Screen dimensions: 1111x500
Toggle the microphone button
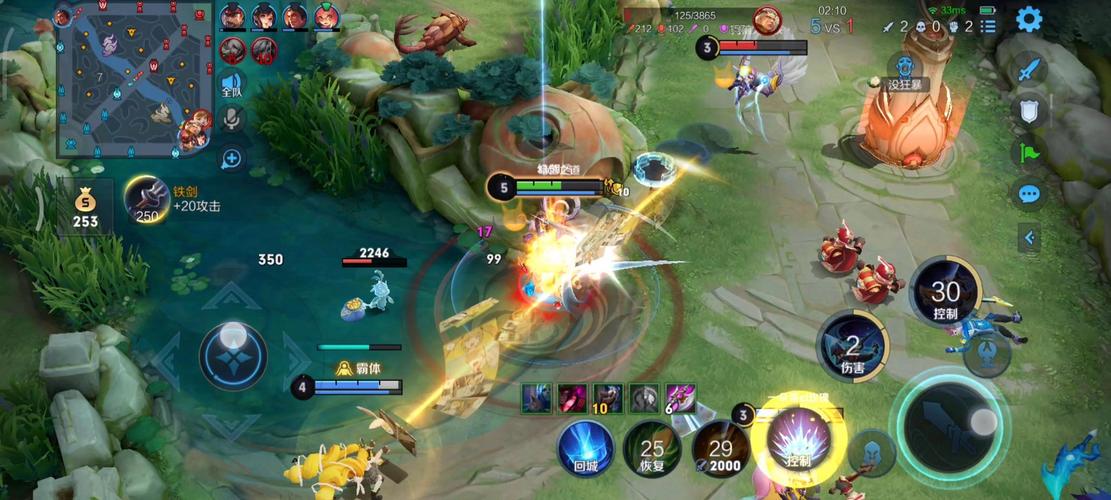232,120
